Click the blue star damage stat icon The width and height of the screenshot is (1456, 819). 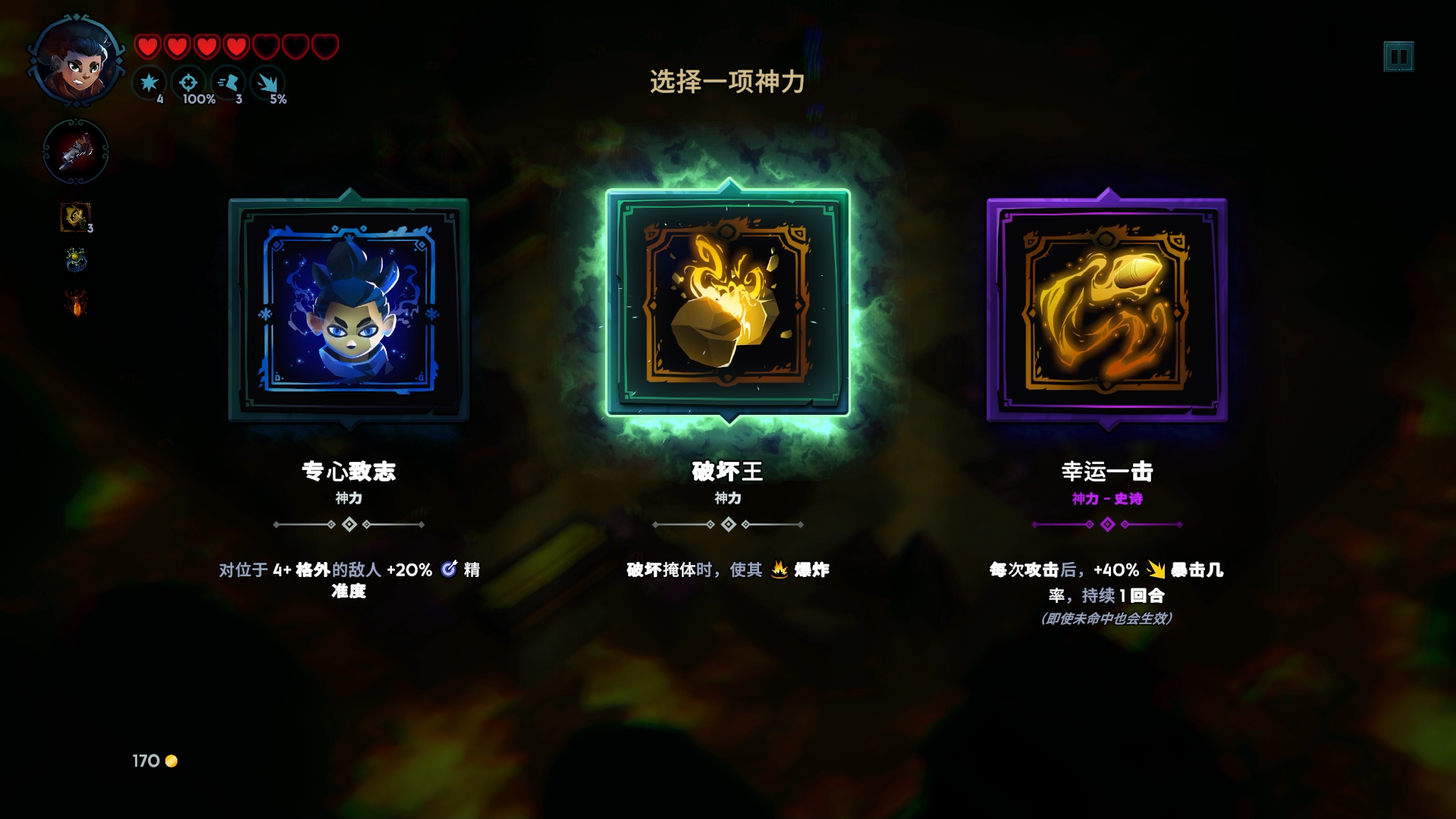pos(149,83)
